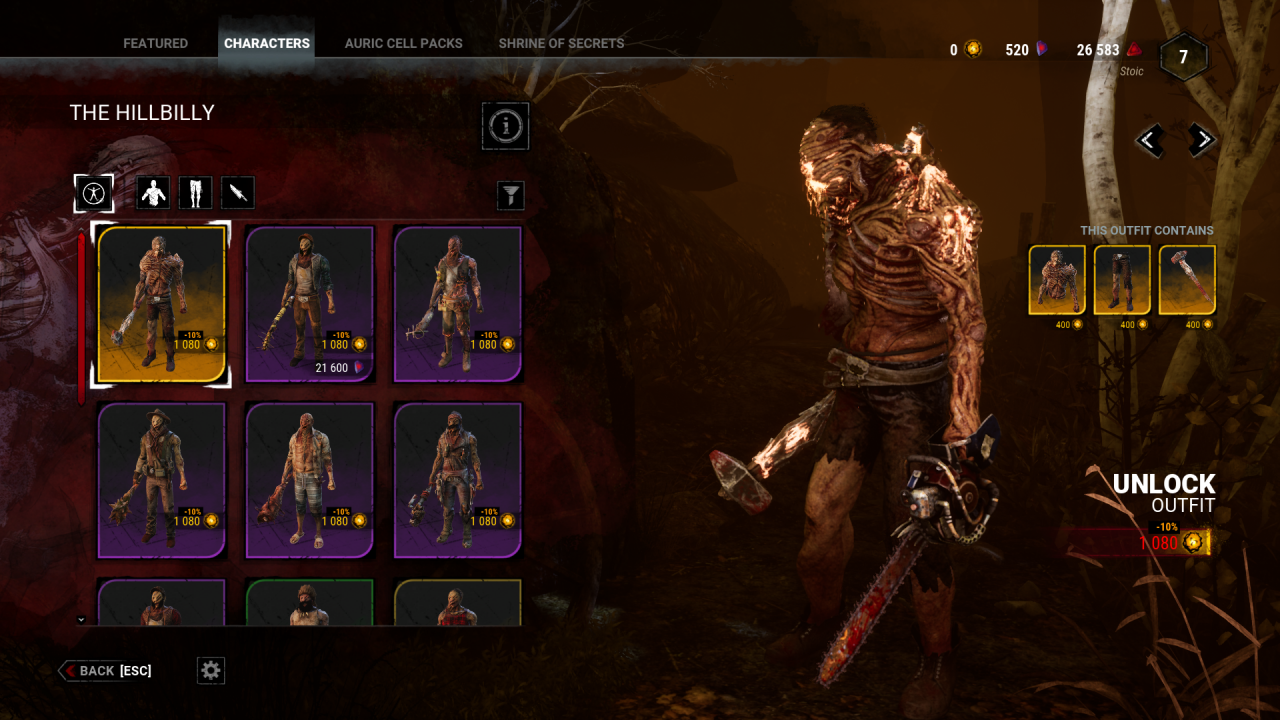This screenshot has width=1280, height=720.
Task: Click the Rift Fragments currency icon
Action: coord(1042,48)
